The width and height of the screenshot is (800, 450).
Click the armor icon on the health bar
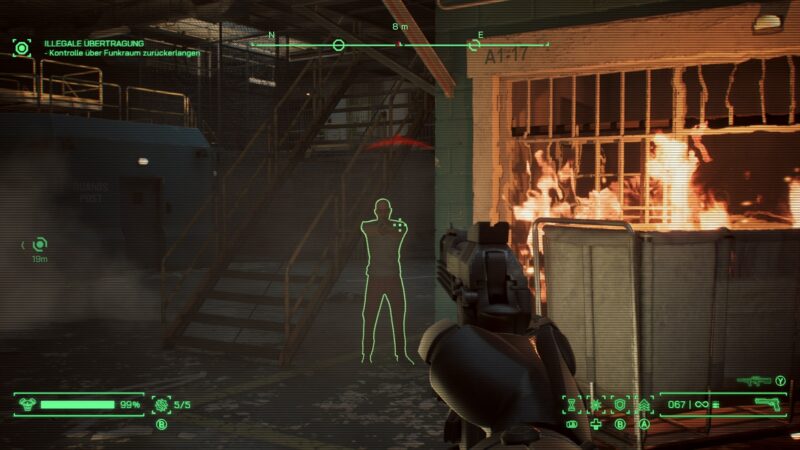[x=28, y=405]
